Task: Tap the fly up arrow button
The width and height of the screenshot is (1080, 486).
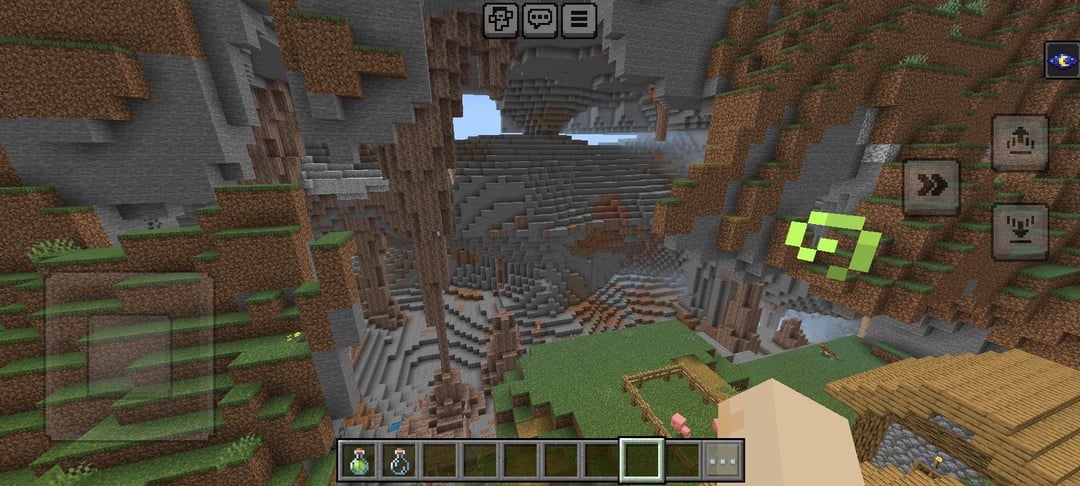Action: (1020, 142)
